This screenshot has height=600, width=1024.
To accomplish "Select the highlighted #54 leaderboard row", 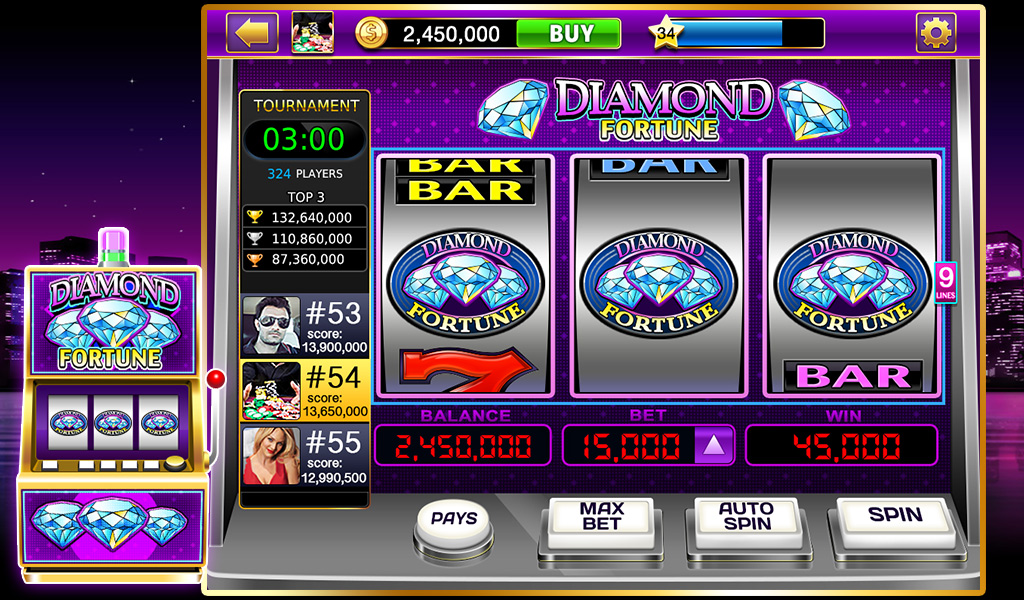I will point(305,390).
